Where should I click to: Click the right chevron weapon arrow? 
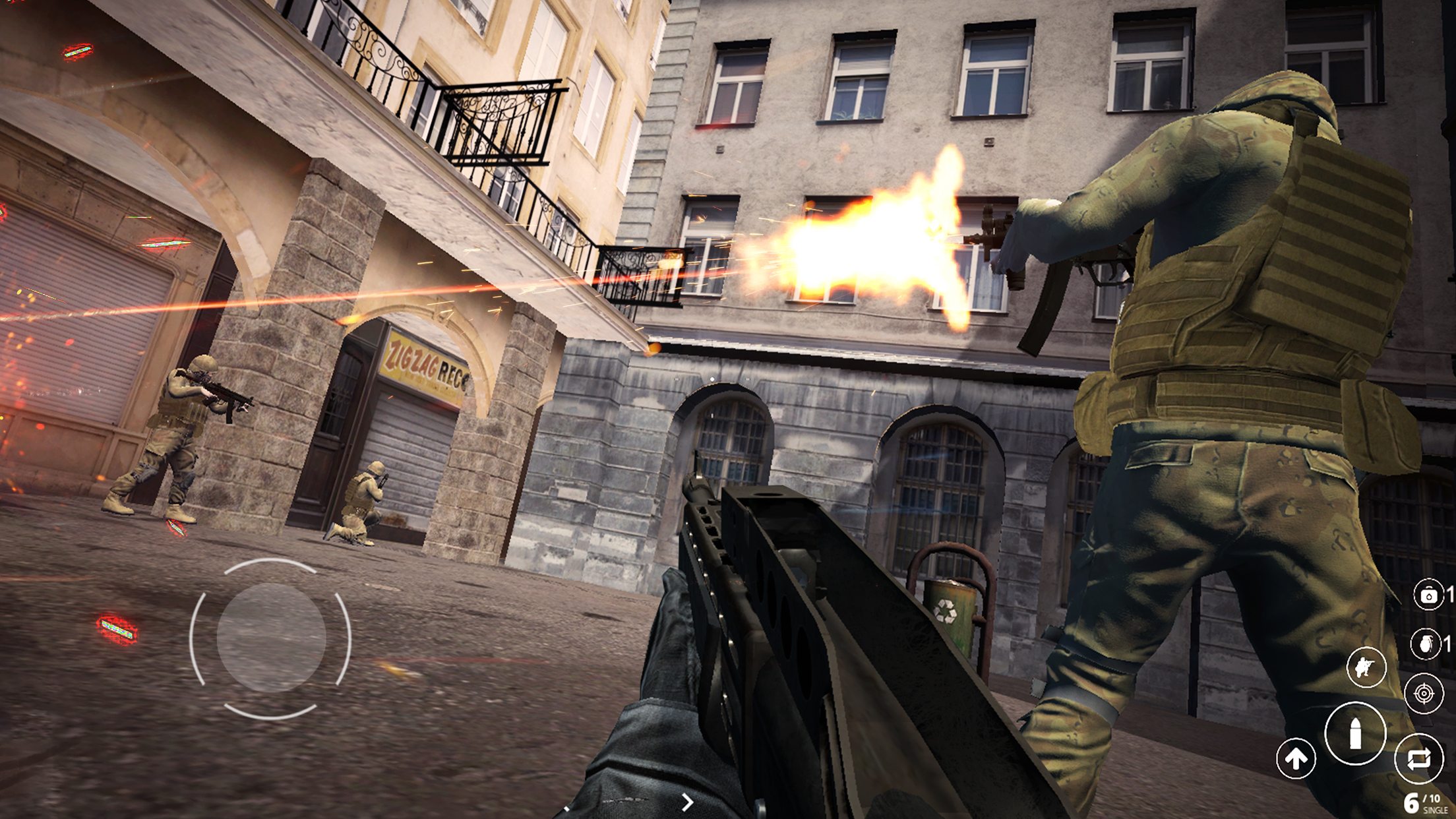click(x=687, y=802)
